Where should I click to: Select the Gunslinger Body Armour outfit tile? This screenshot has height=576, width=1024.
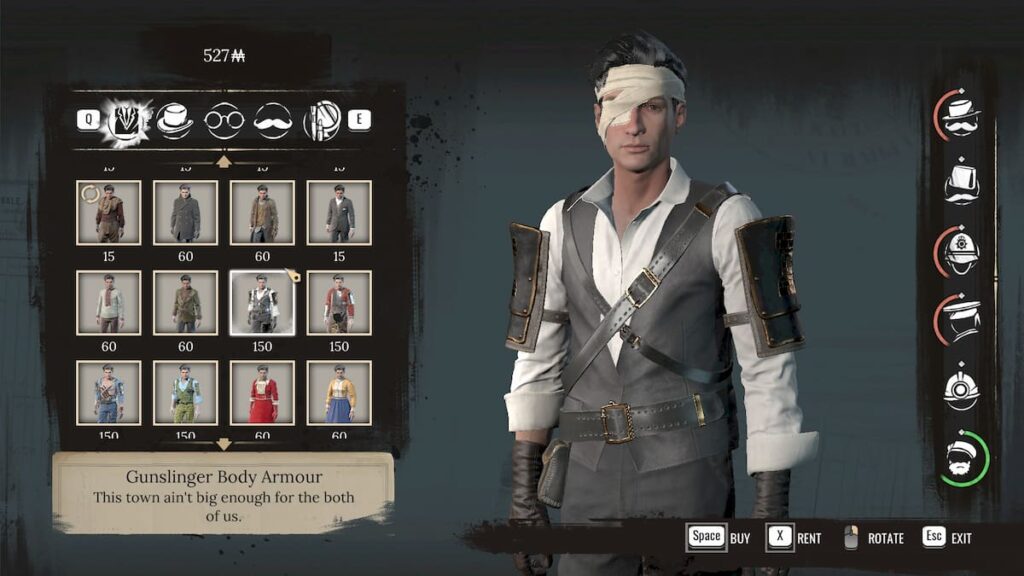[x=262, y=302]
